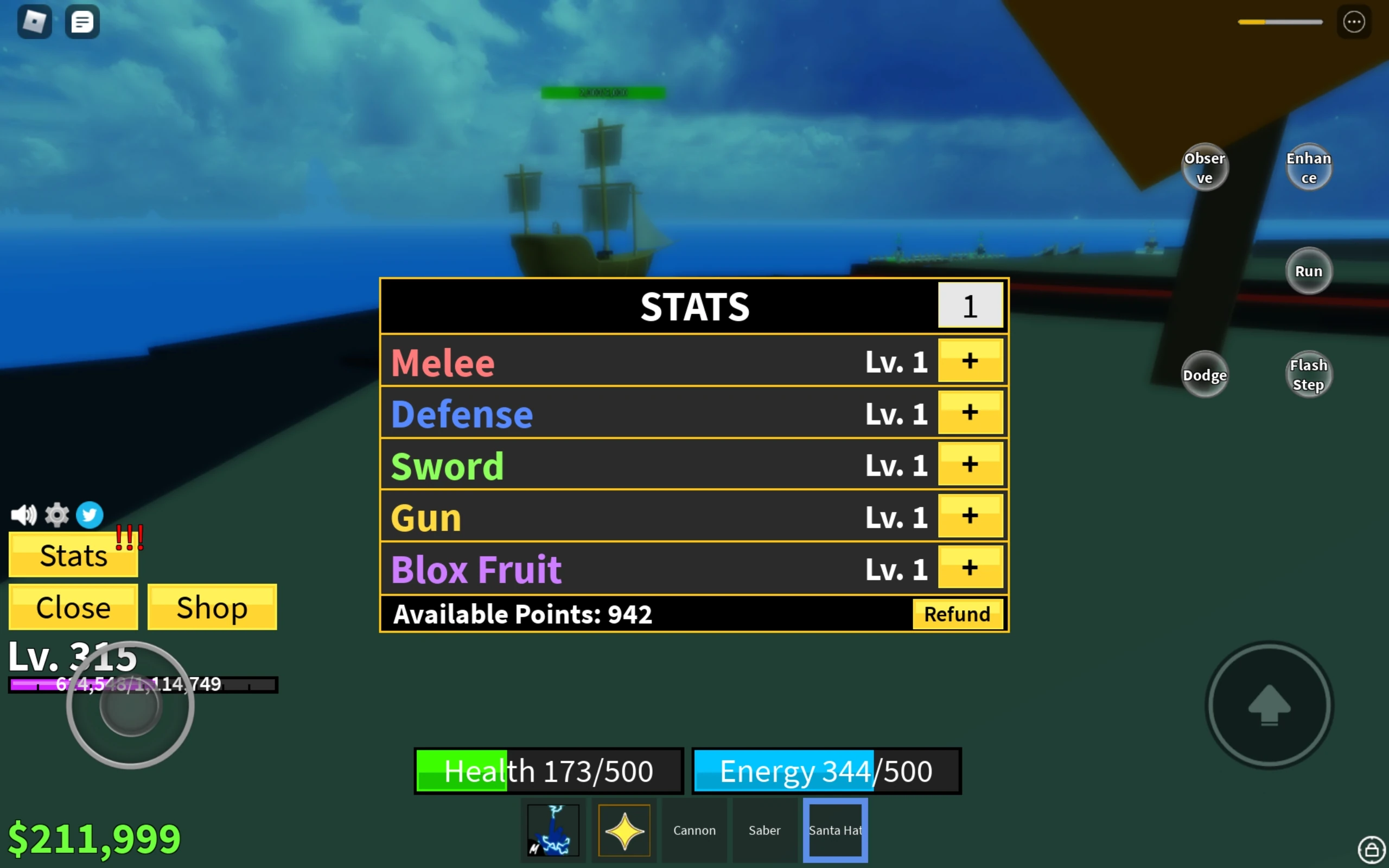Image resolution: width=1389 pixels, height=868 pixels.
Task: Select the star ability icon in hotbar
Action: [623, 829]
